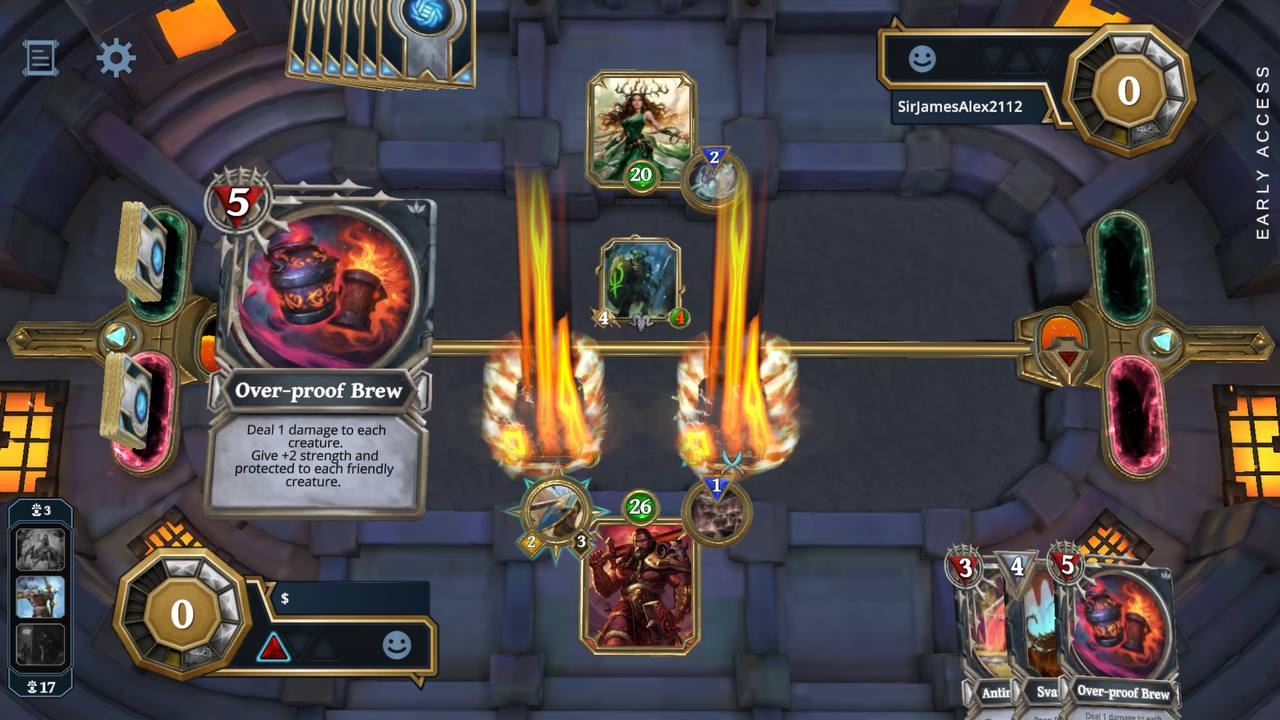Open the match log list icon
1280x720 pixels.
(x=40, y=58)
